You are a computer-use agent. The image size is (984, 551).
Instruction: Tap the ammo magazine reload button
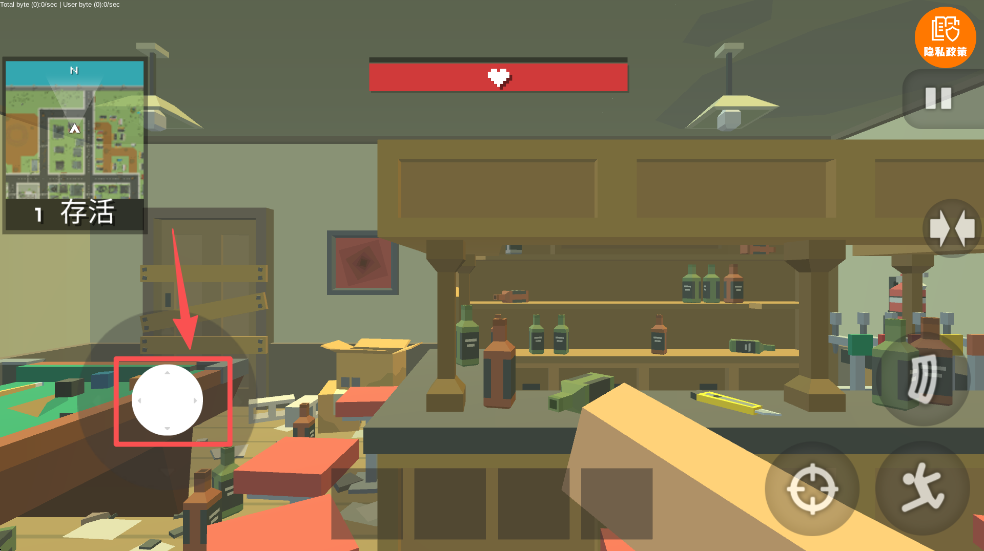925,380
